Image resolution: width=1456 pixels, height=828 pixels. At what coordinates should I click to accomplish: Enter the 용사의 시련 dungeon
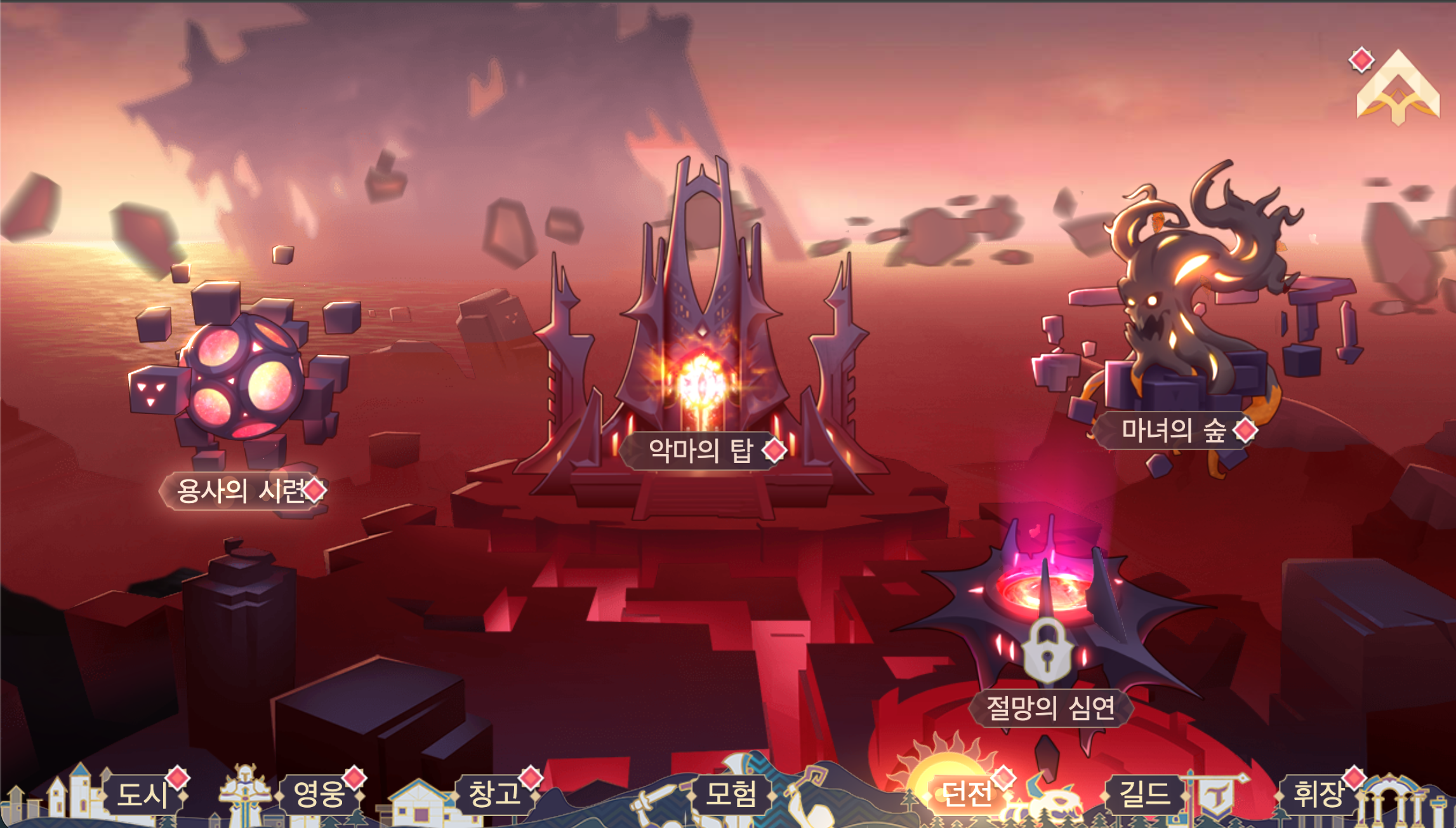pyautogui.click(x=240, y=490)
